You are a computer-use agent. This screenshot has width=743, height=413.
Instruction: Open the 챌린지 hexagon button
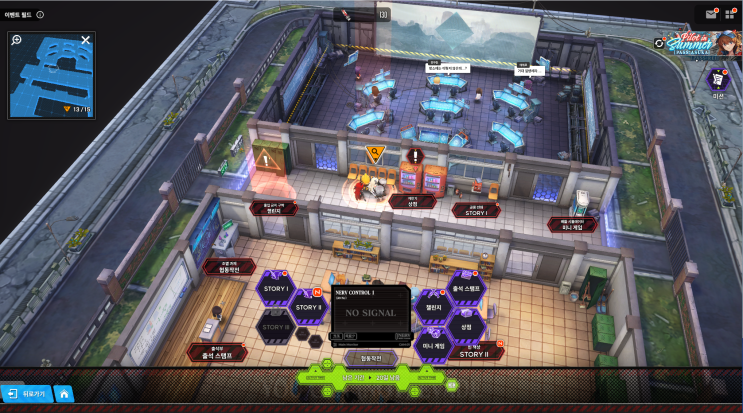click(433, 307)
